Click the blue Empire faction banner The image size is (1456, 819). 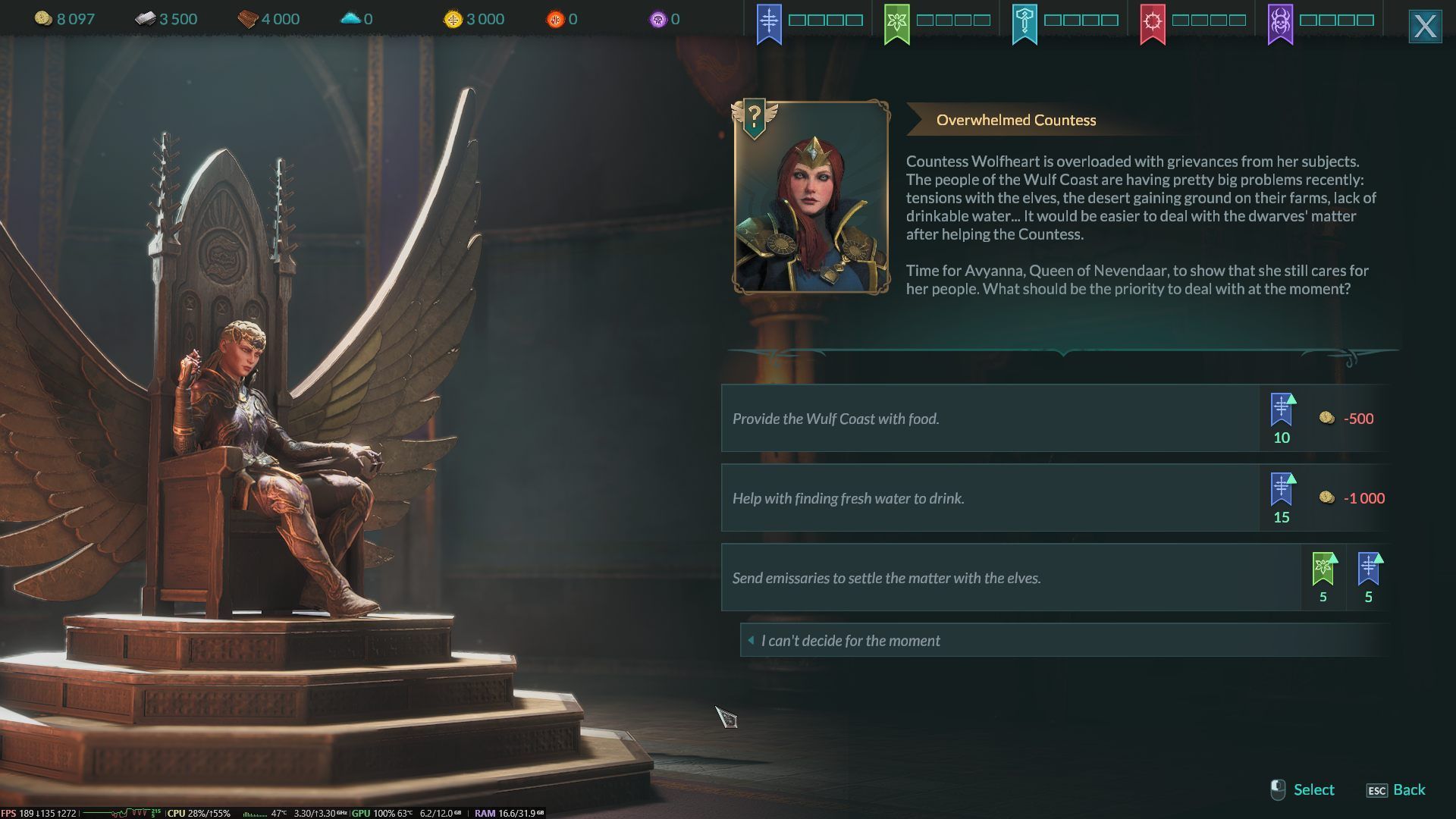pyautogui.click(x=769, y=23)
